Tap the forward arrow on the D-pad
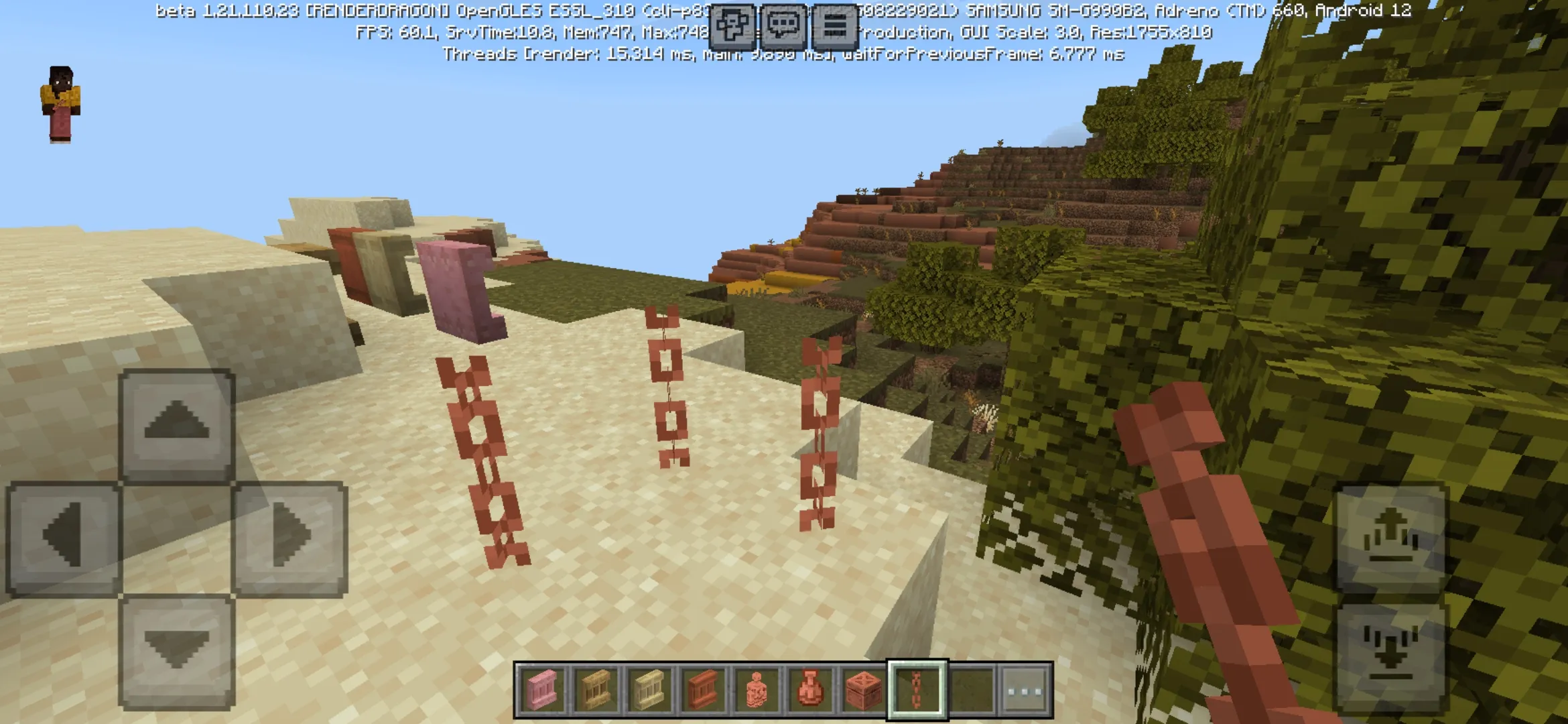The width and height of the screenshot is (1568, 724). pos(177,424)
